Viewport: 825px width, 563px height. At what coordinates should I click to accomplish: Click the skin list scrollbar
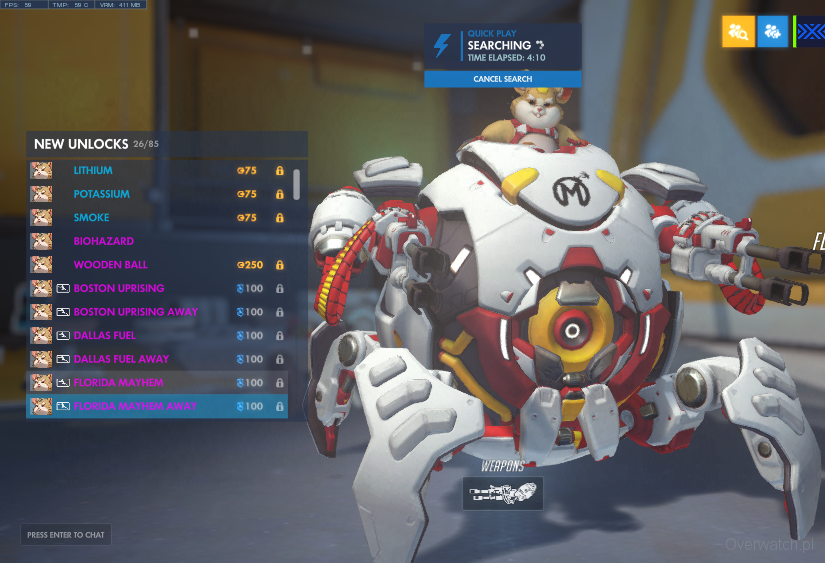point(296,184)
